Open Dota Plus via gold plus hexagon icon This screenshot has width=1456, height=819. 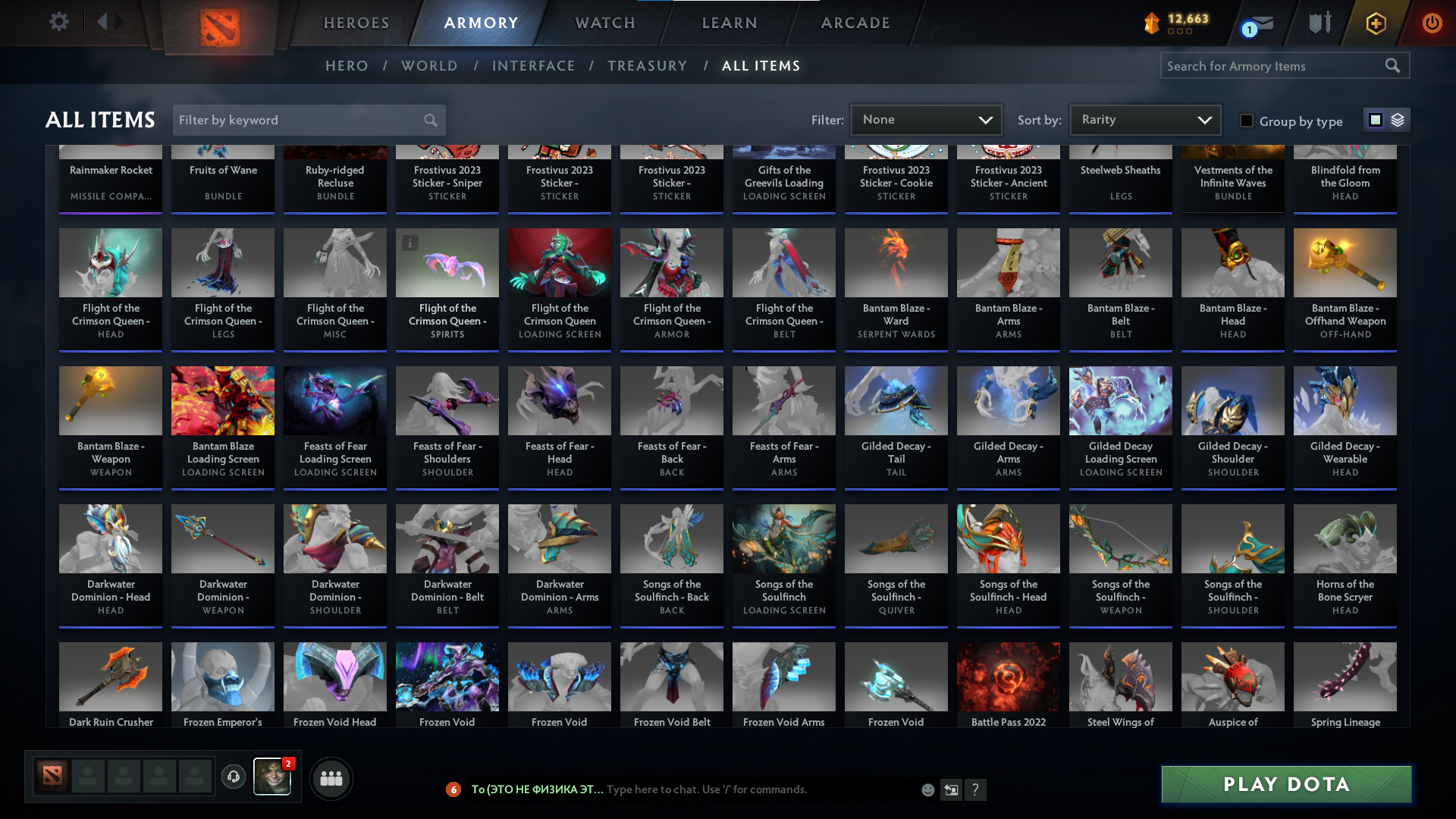(1375, 23)
